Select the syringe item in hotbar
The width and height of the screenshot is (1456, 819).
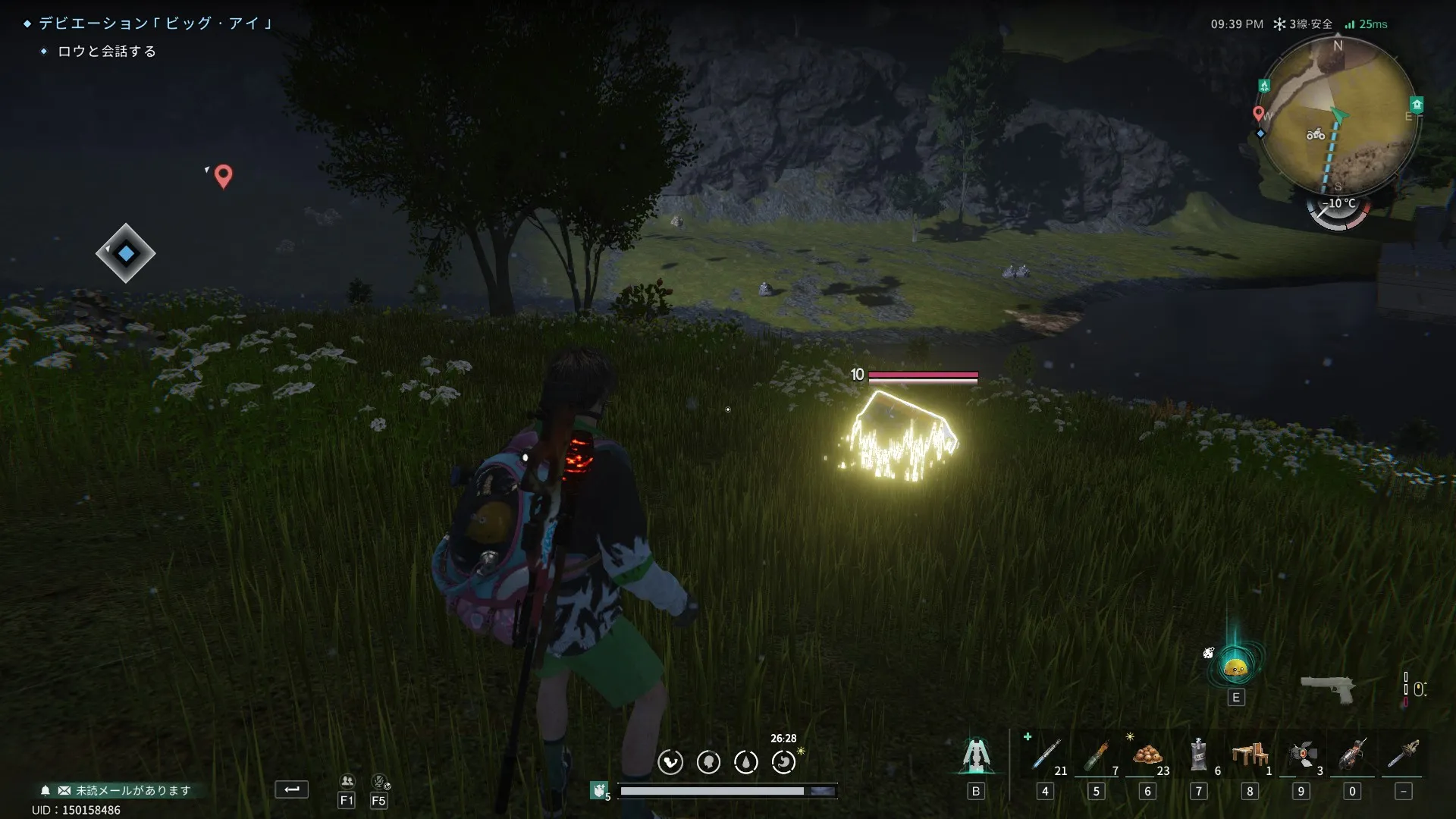pos(1046,756)
